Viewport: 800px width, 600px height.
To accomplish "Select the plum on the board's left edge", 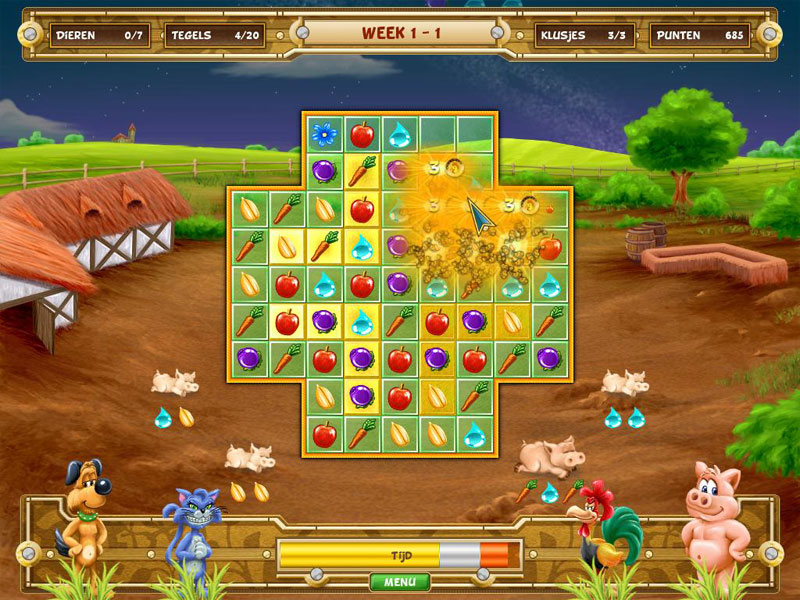I will [x=247, y=358].
